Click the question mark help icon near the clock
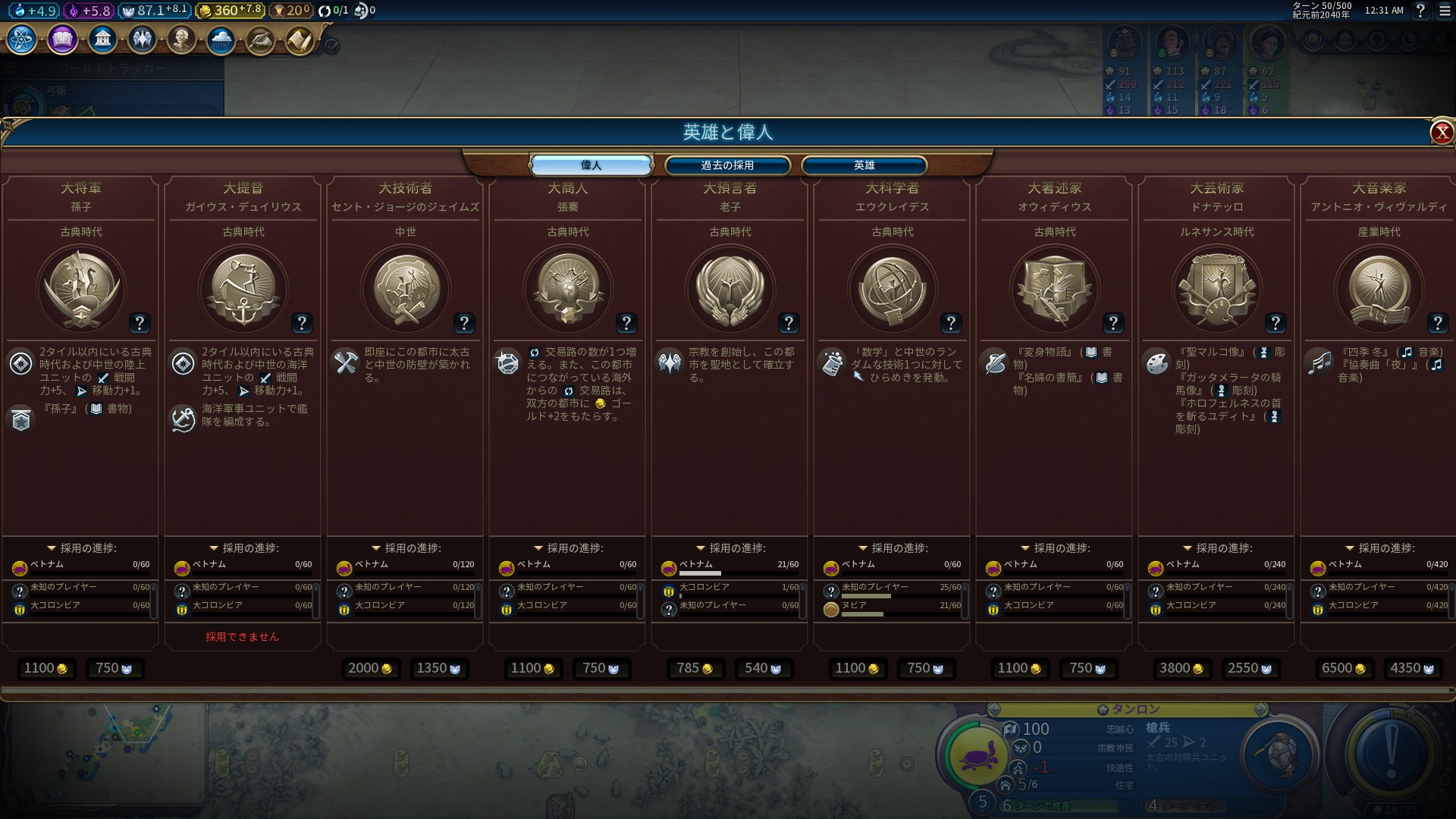 coord(1420,11)
